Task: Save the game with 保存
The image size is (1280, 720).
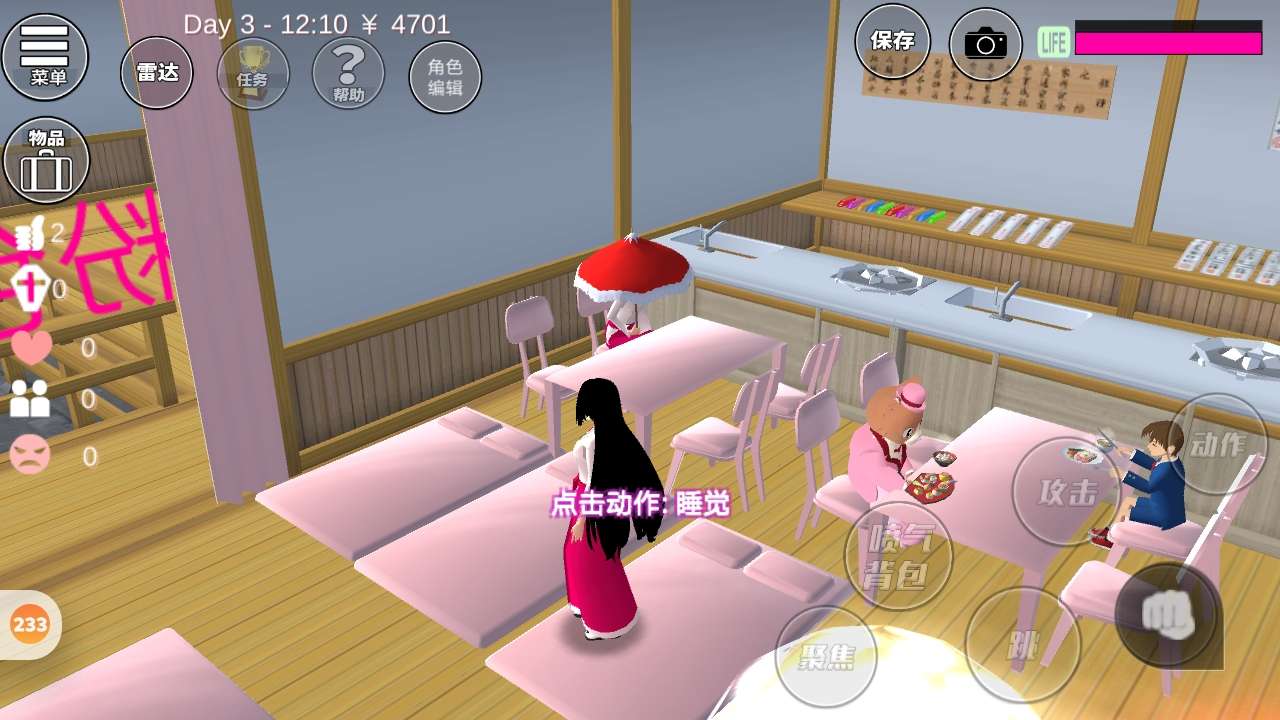Action: (892, 41)
